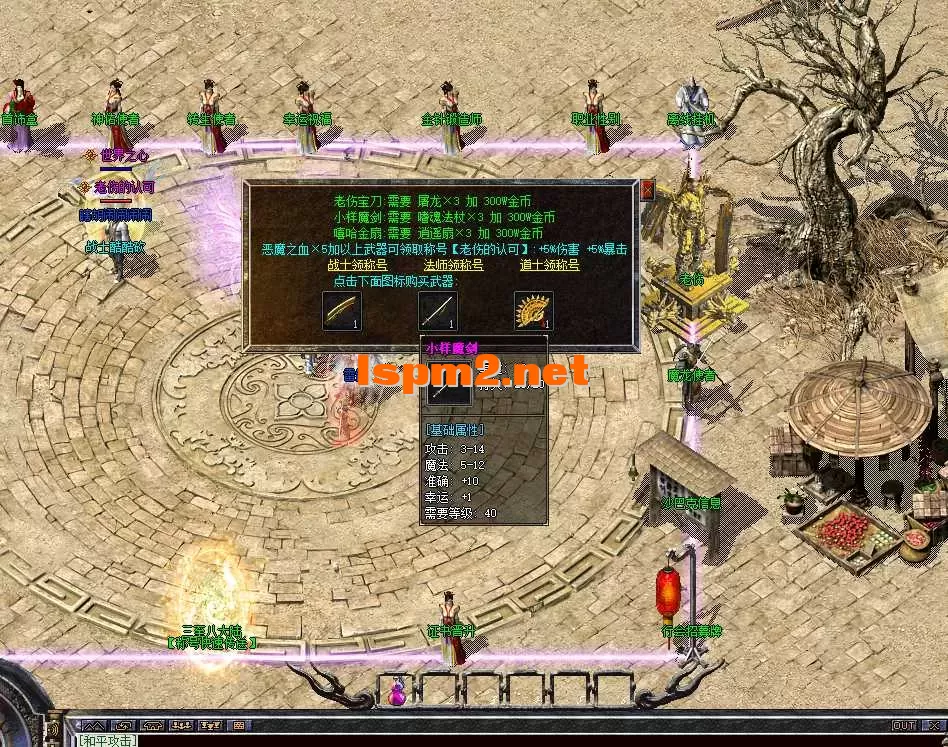
Task: Purchase the 小样魔剑 sword icon
Action: click(438, 311)
